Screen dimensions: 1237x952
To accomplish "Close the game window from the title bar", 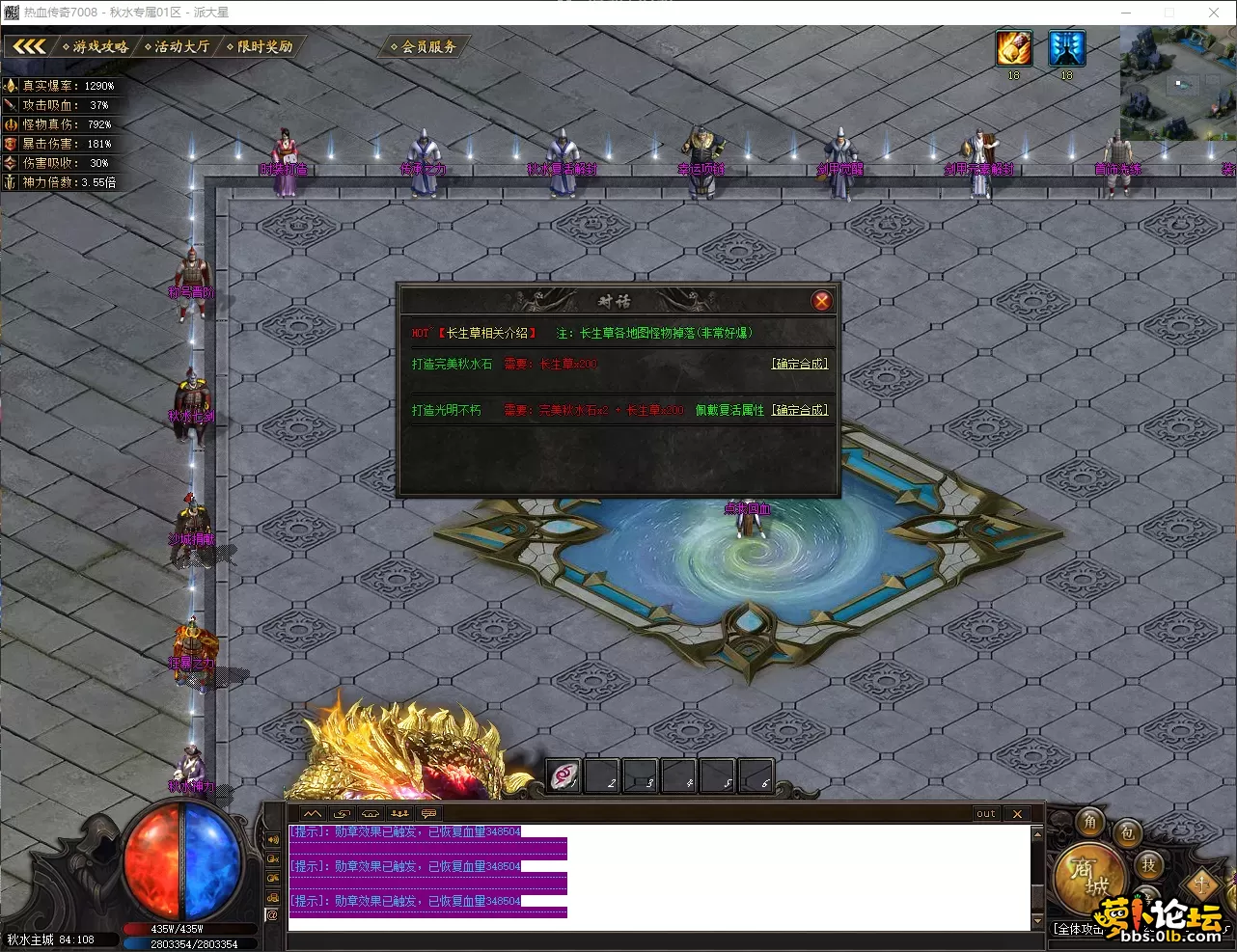I will click(x=1213, y=13).
